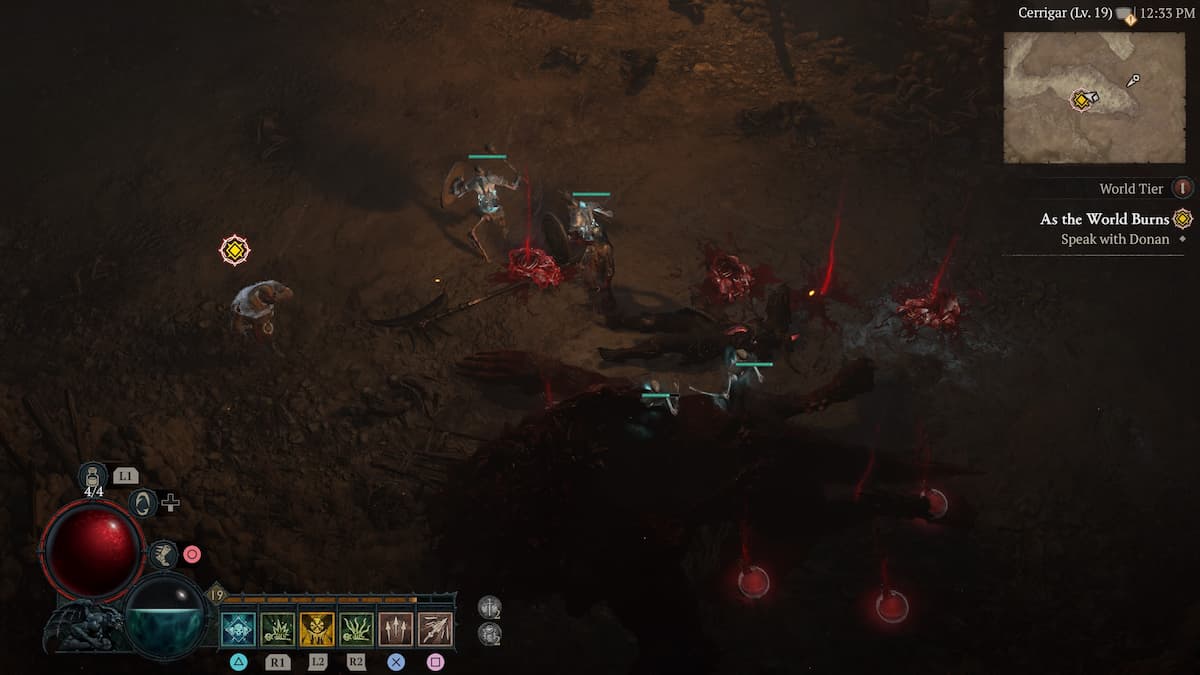Screen dimensions: 1200x675
Task: Trigger the green explosion skill
Action: pos(277,629)
